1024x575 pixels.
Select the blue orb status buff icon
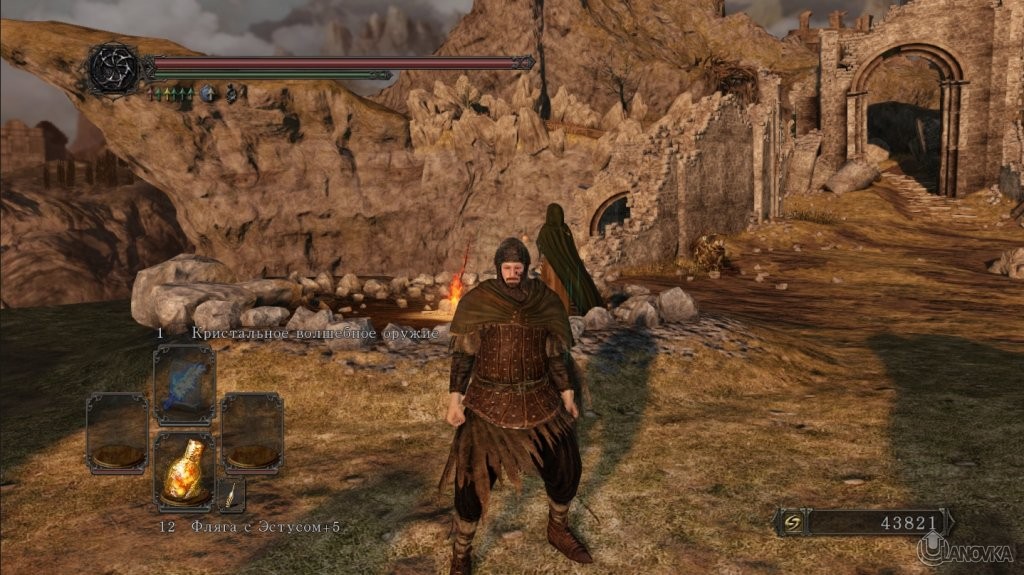(209, 94)
